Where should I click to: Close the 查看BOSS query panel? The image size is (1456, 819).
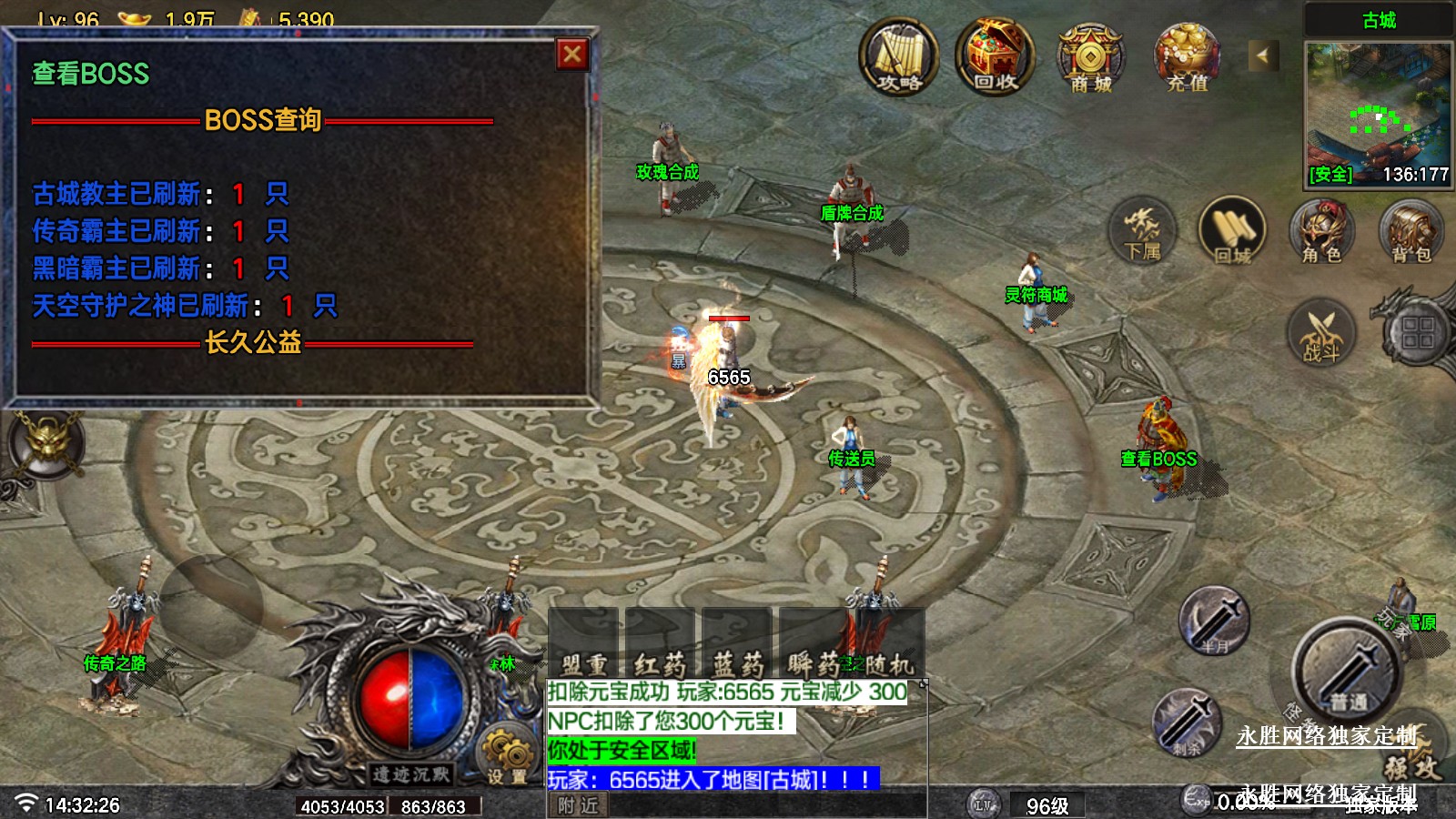coord(572,55)
